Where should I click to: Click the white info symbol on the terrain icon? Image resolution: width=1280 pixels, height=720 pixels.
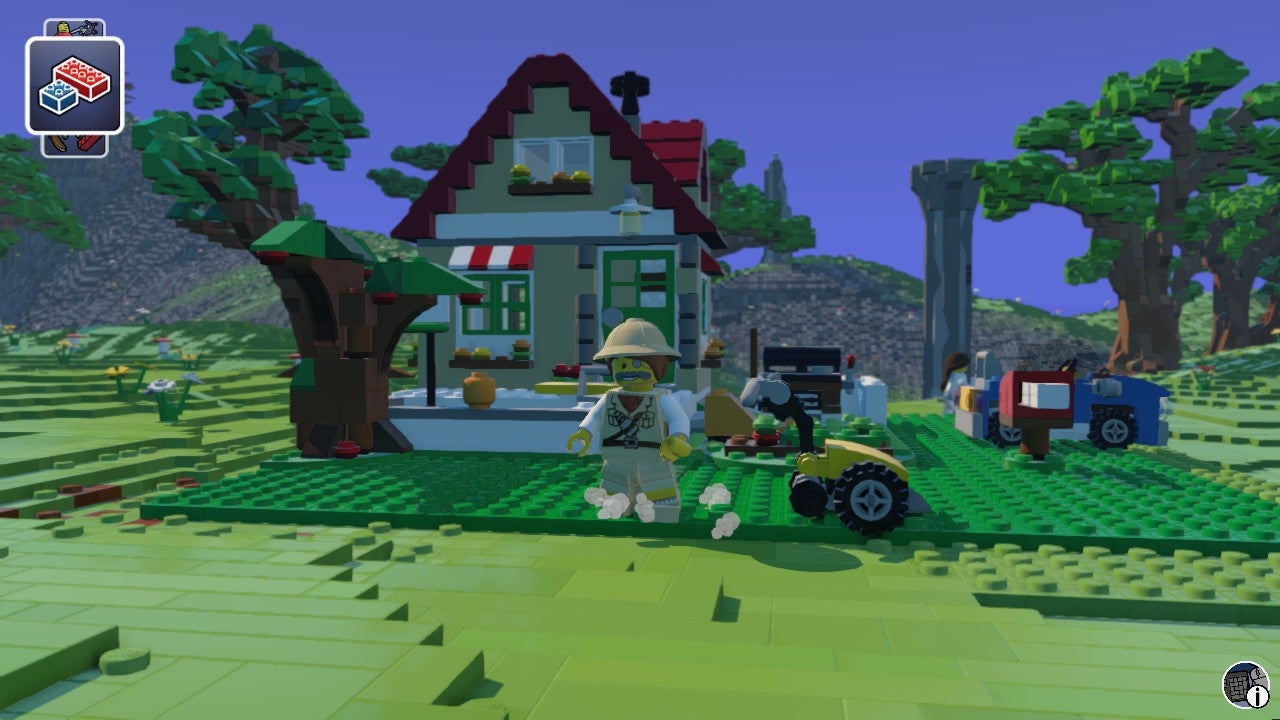click(x=1258, y=696)
